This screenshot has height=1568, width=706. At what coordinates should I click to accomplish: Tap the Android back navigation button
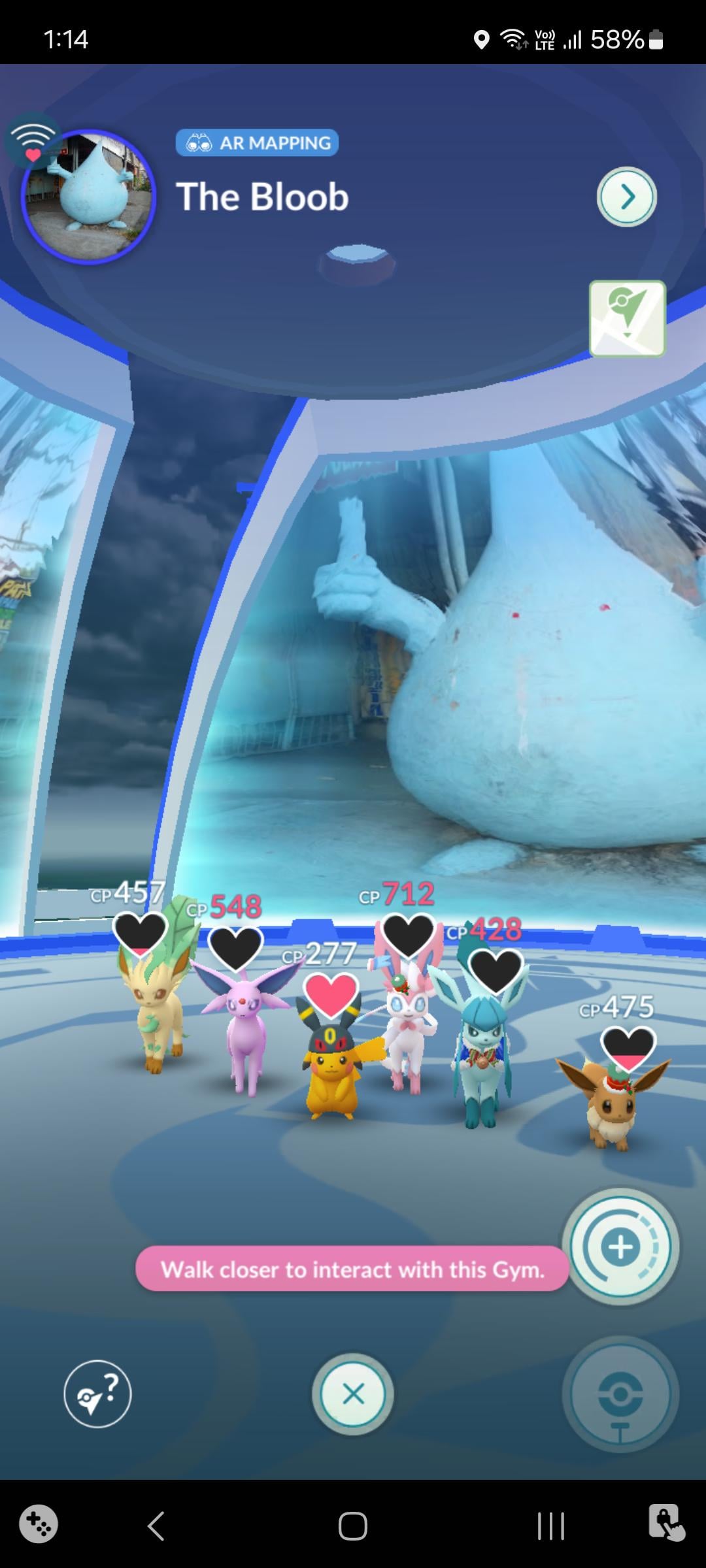pyautogui.click(x=156, y=1526)
